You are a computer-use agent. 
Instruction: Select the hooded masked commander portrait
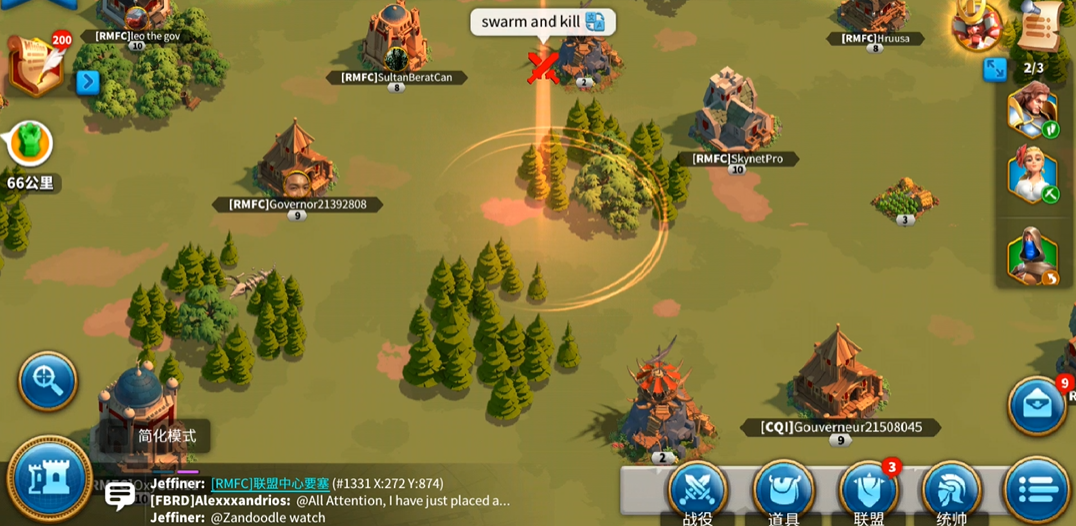1032,256
